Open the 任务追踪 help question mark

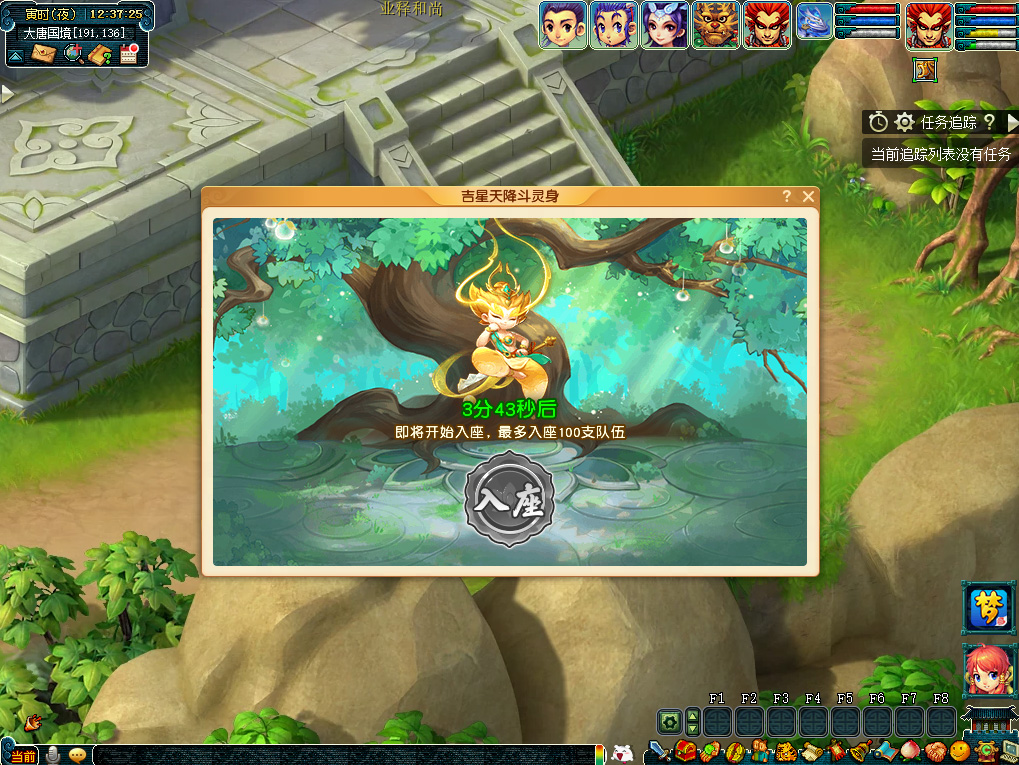989,122
